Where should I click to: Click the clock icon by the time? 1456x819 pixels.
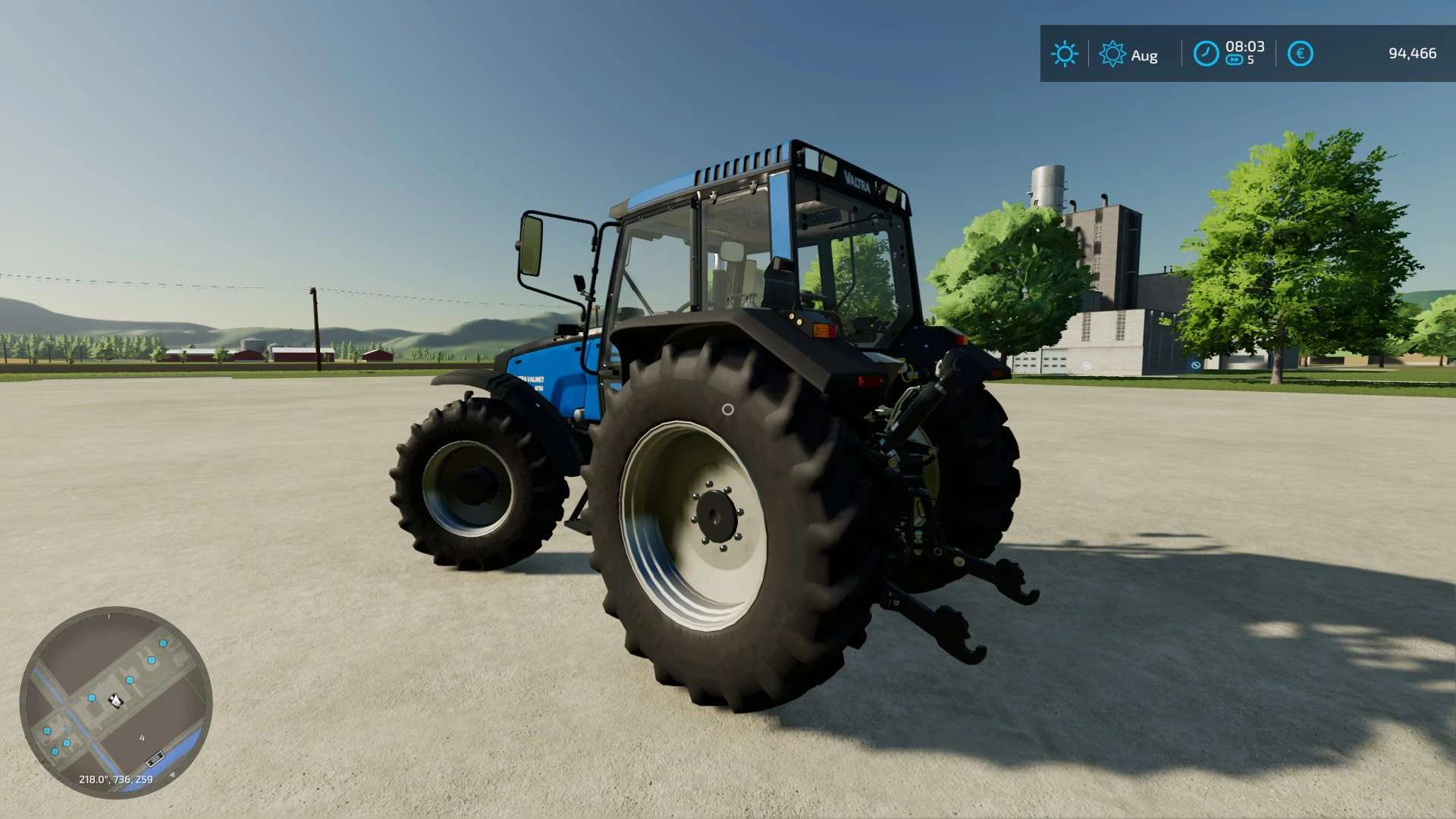pyautogui.click(x=1206, y=54)
